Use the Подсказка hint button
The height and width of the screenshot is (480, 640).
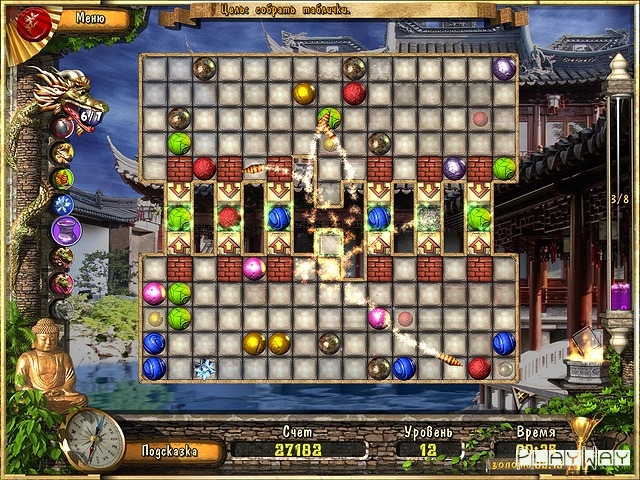[169, 450]
